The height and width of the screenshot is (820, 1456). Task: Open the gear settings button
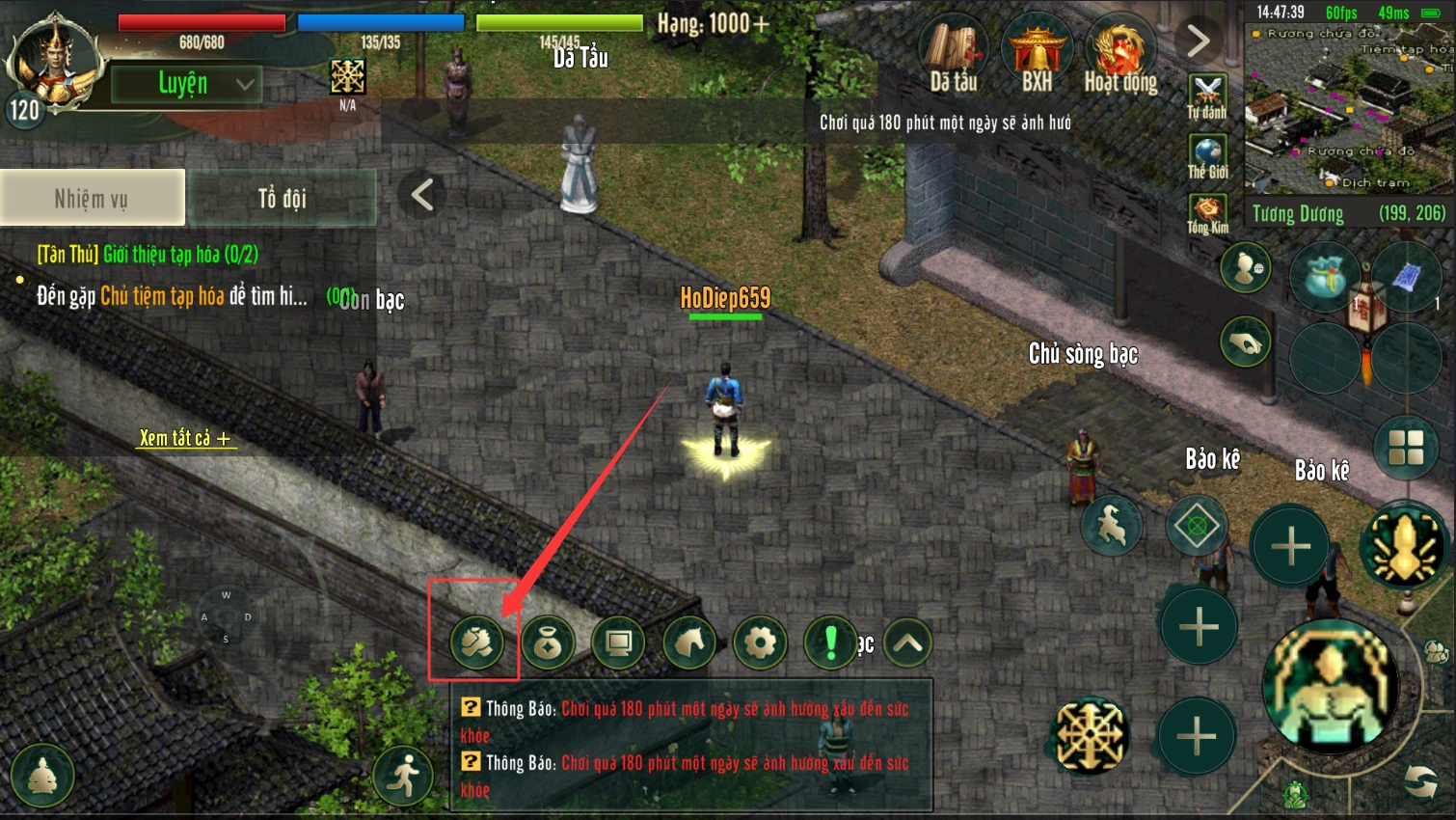point(760,642)
